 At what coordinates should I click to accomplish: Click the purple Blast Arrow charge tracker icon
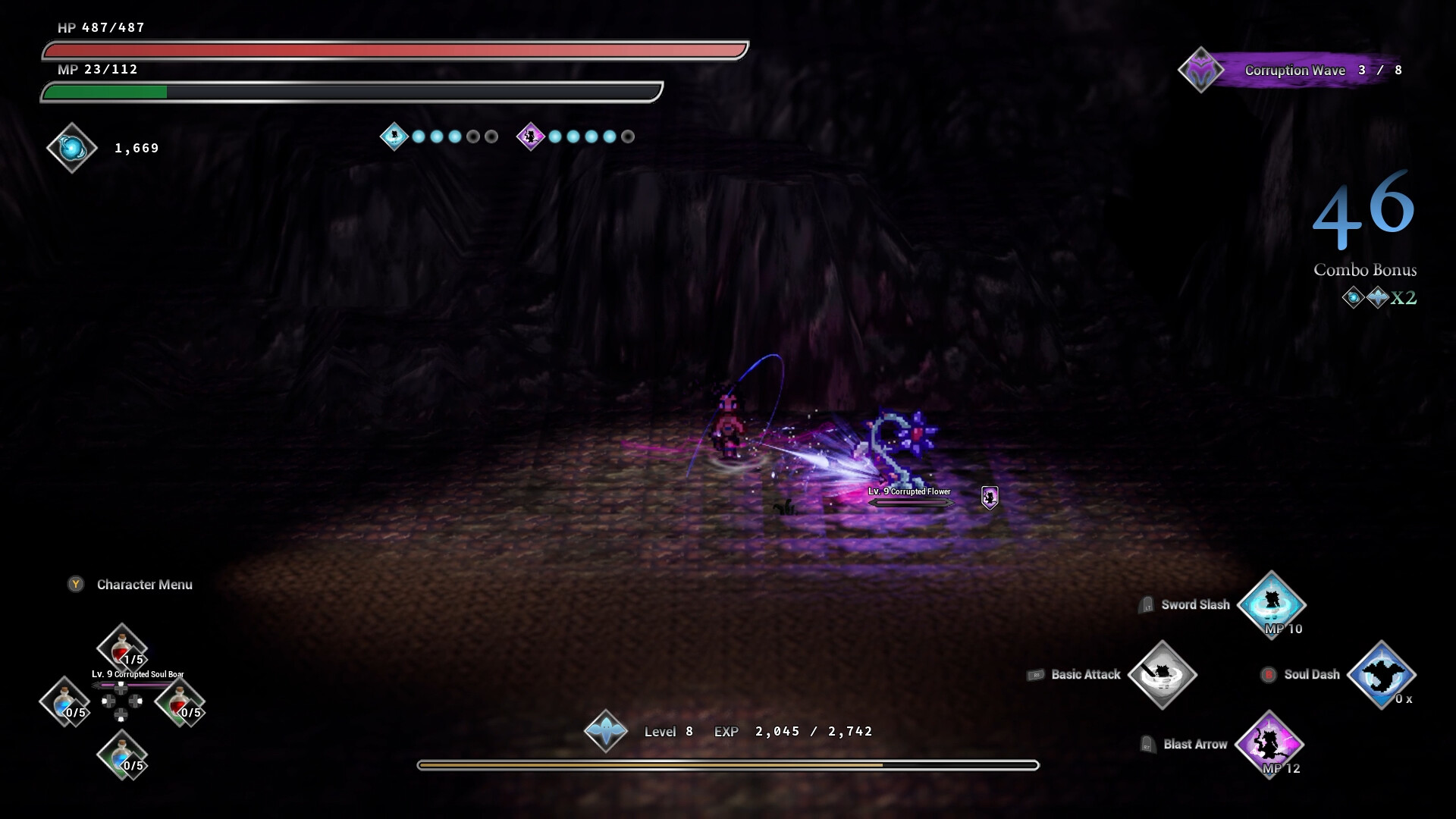pos(530,136)
